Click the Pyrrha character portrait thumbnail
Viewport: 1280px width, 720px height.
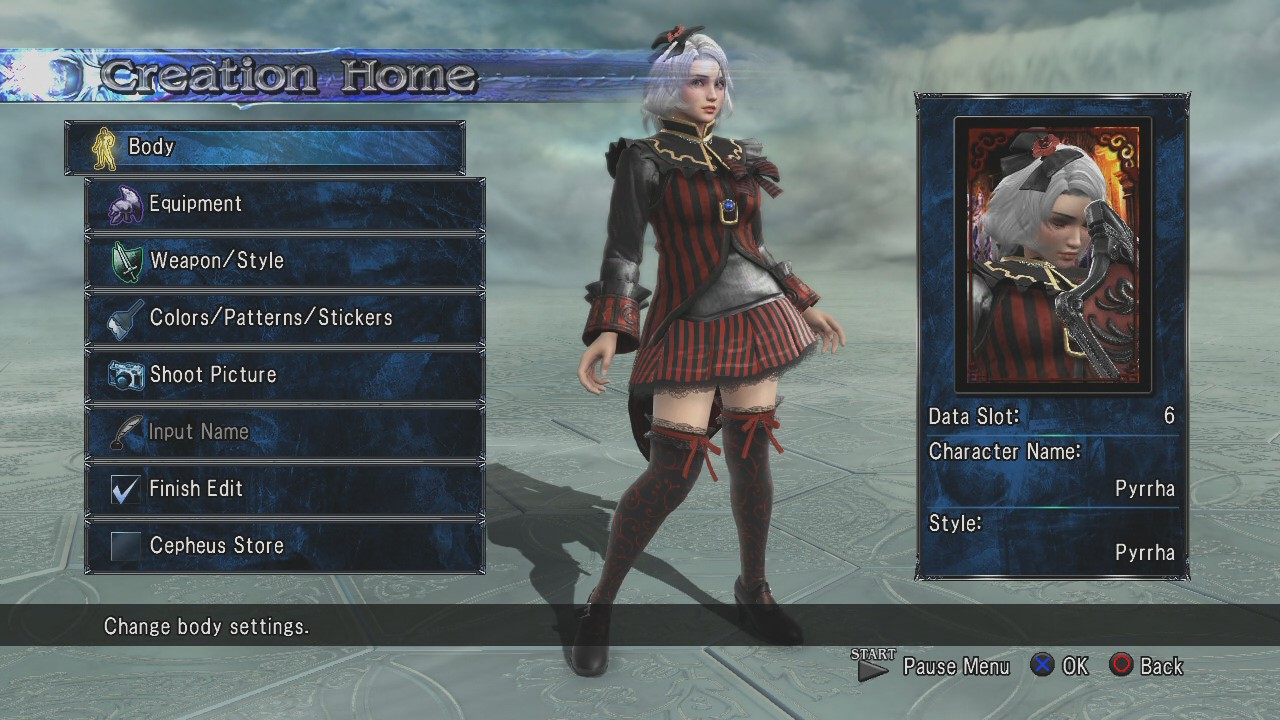point(1053,255)
